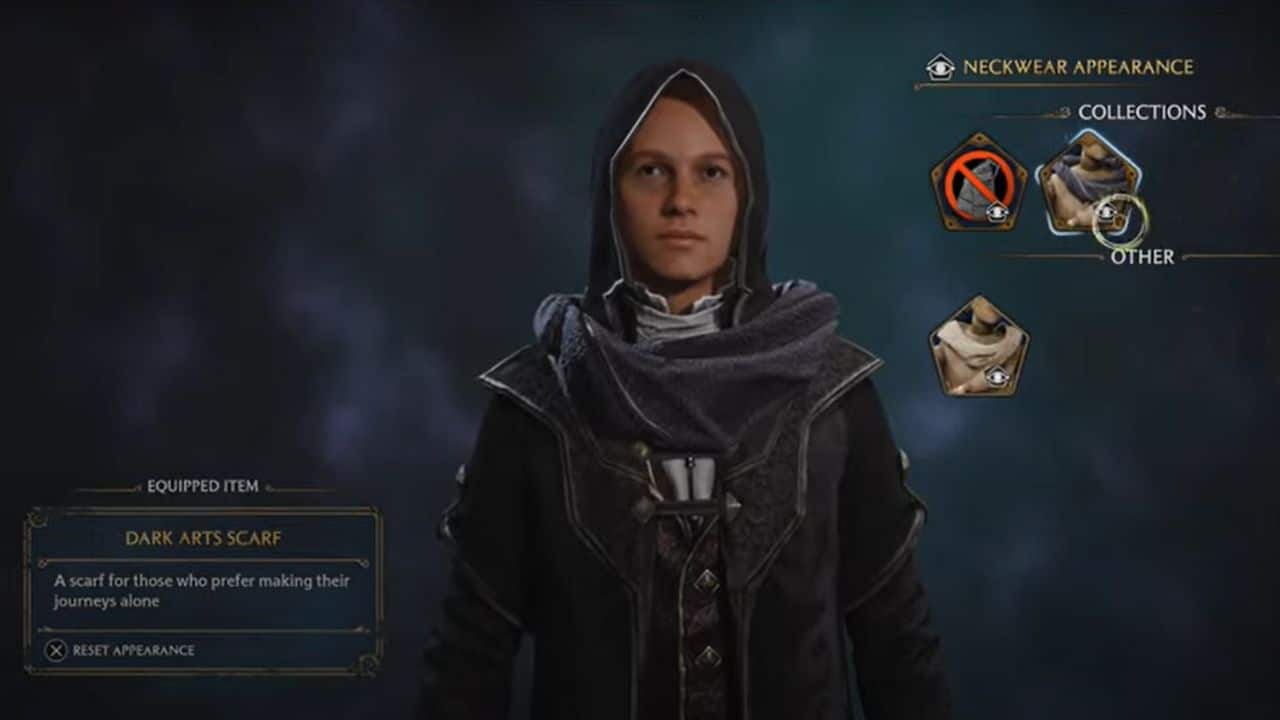Click the Dark Arts Scarf name text

point(203,538)
